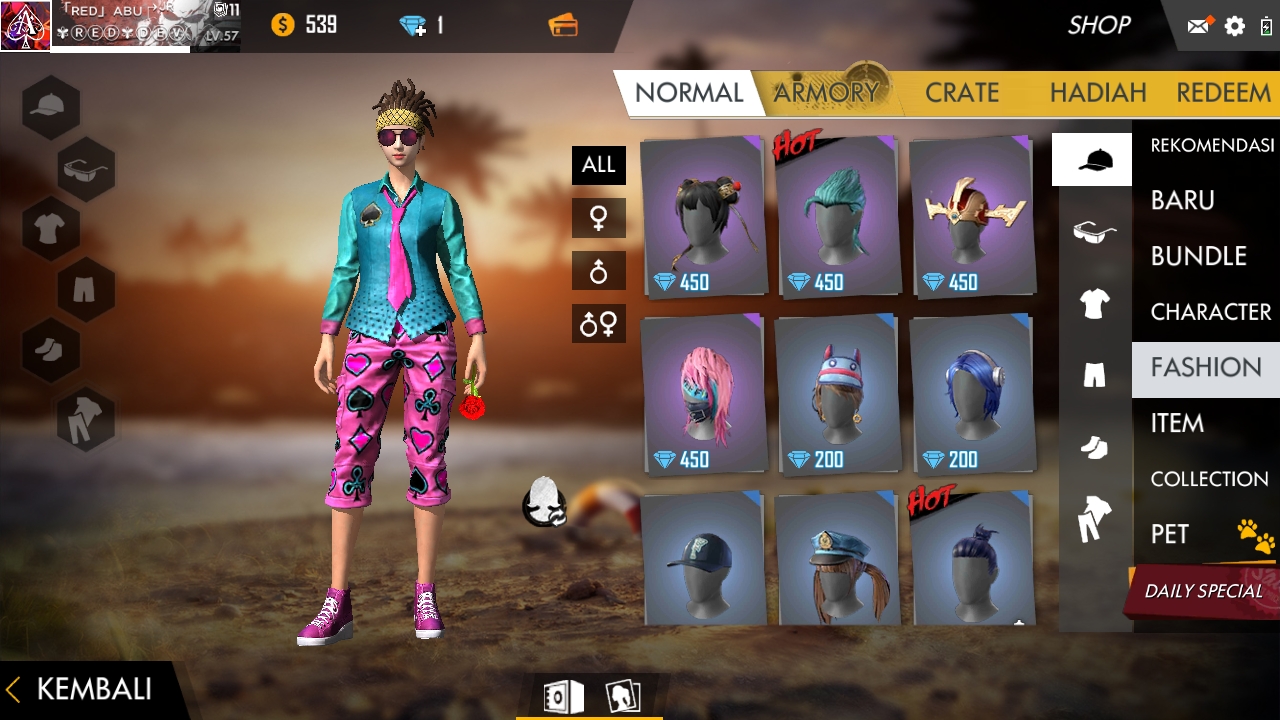Image resolution: width=1280 pixels, height=720 pixels.
Task: Select the hat category in left sidebar
Action: click(x=50, y=107)
